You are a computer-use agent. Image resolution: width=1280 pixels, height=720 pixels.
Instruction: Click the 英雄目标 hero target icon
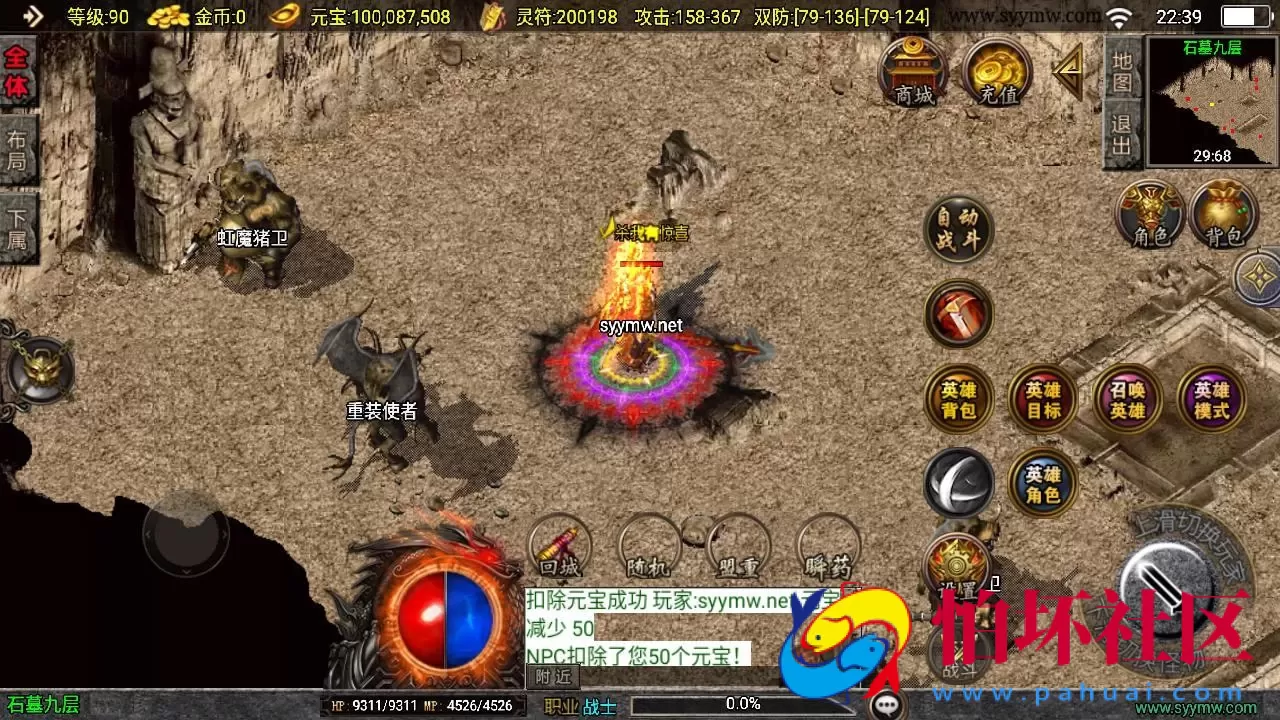[x=1042, y=400]
